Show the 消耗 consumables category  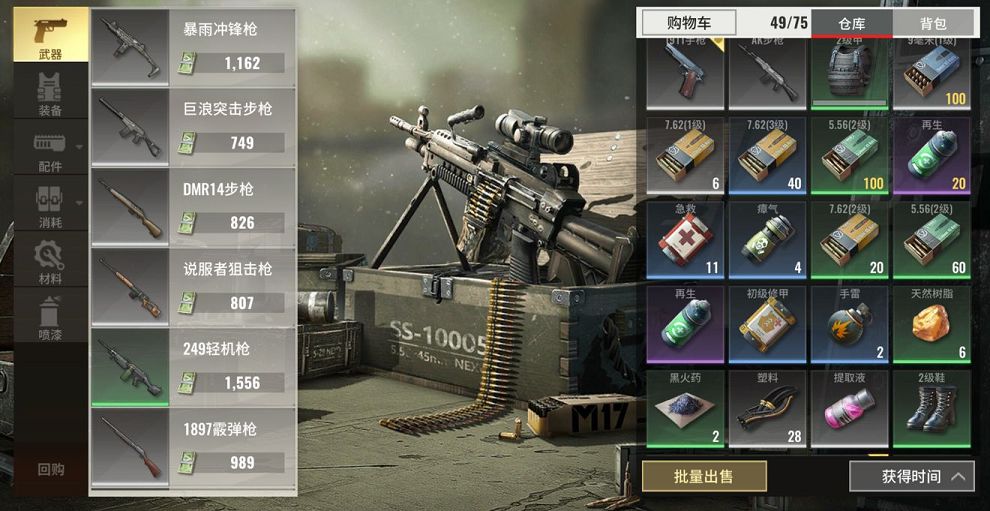49,207
